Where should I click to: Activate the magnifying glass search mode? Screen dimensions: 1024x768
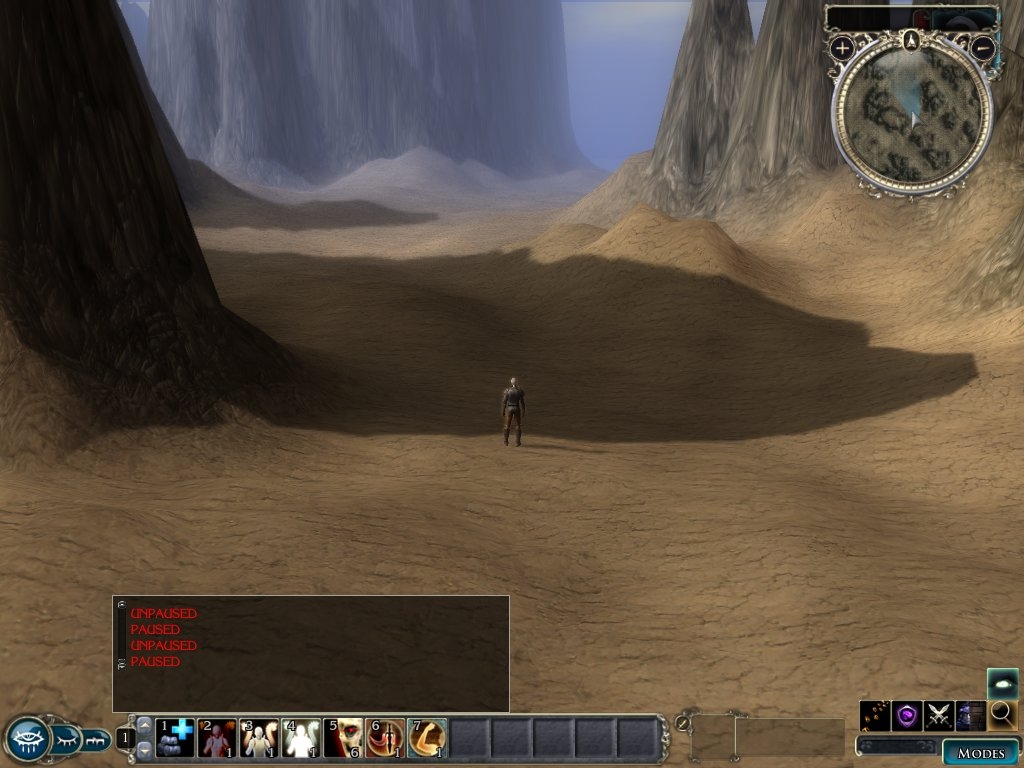click(1003, 715)
